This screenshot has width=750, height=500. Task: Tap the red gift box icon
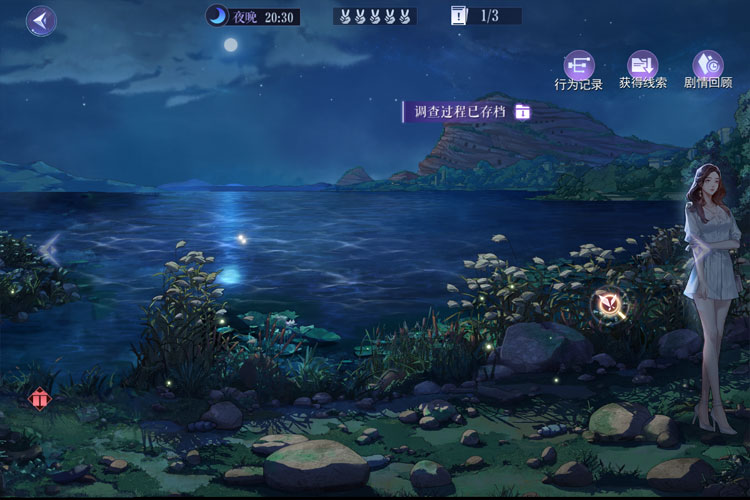tap(39, 399)
